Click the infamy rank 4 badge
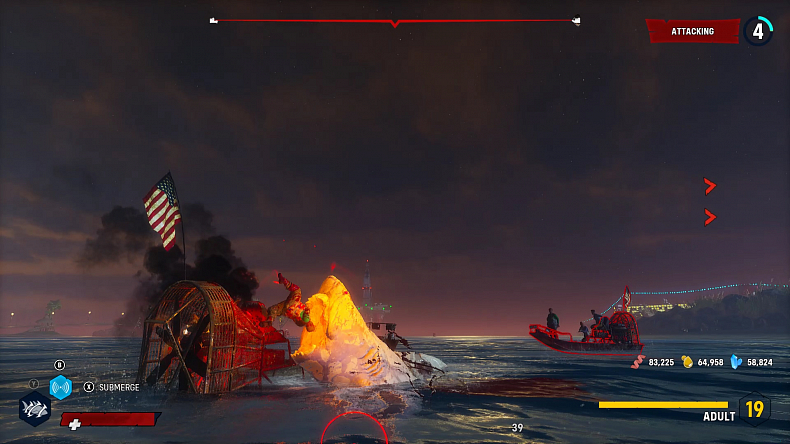 [x=757, y=31]
